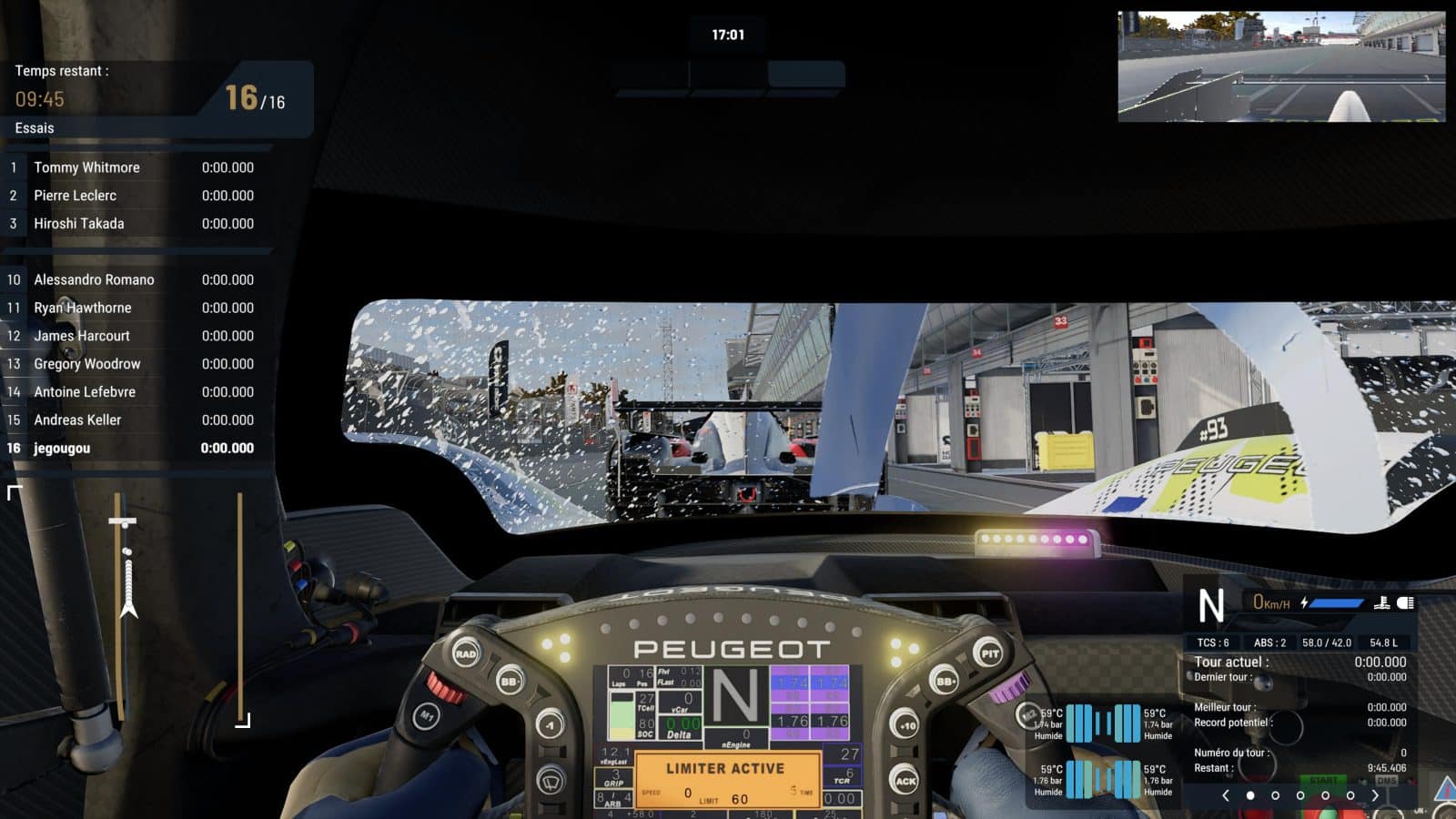This screenshot has height=819, width=1456.
Task: Open the next HUD page with the right chevron
Action: pos(1374,794)
